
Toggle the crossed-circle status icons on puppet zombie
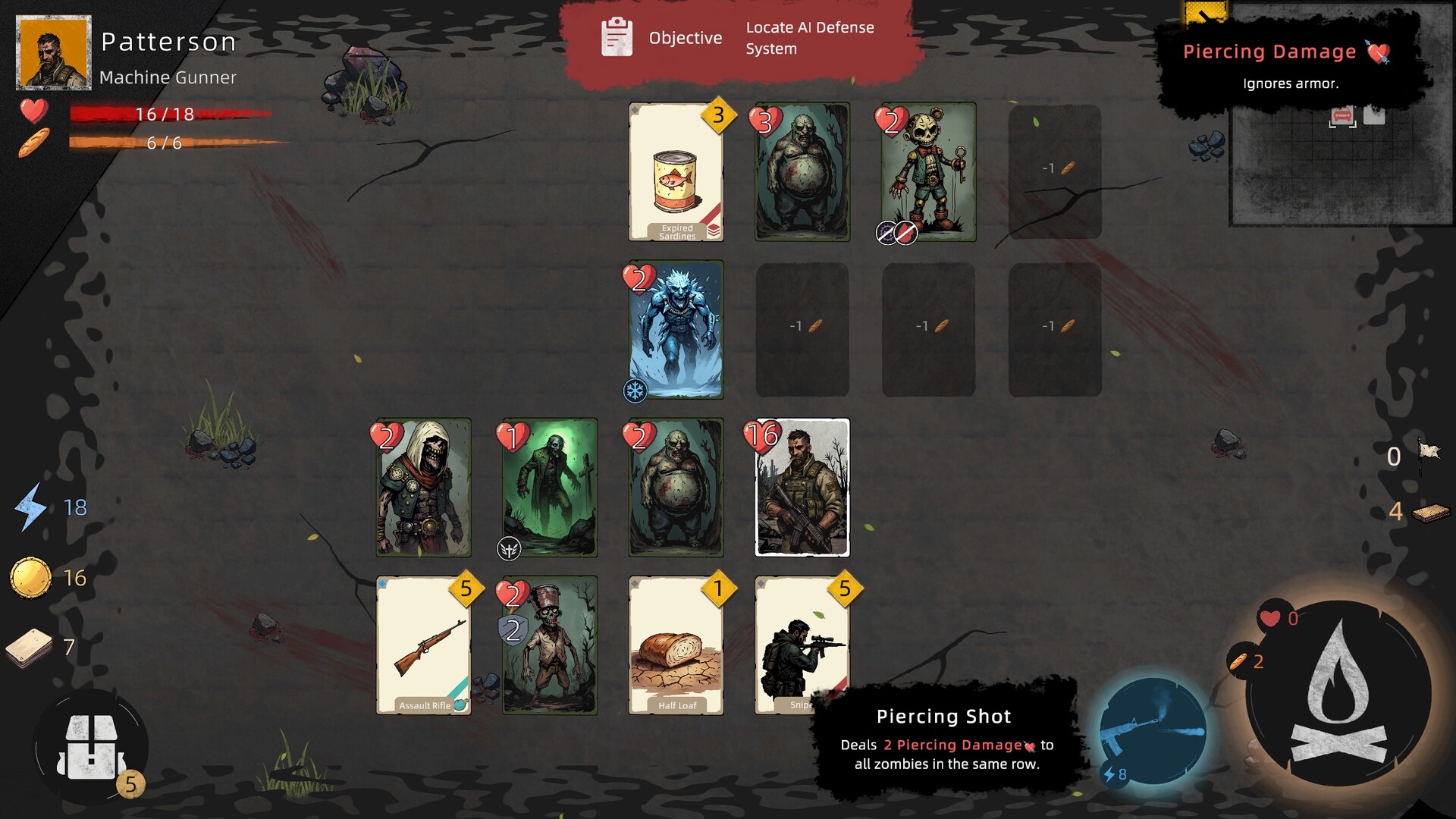(897, 234)
